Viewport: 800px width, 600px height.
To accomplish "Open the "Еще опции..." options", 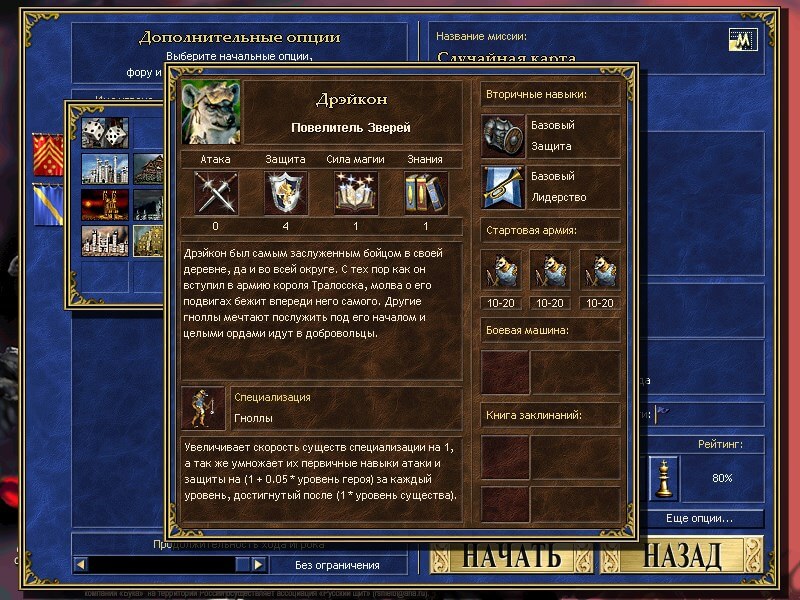I will 699,519.
